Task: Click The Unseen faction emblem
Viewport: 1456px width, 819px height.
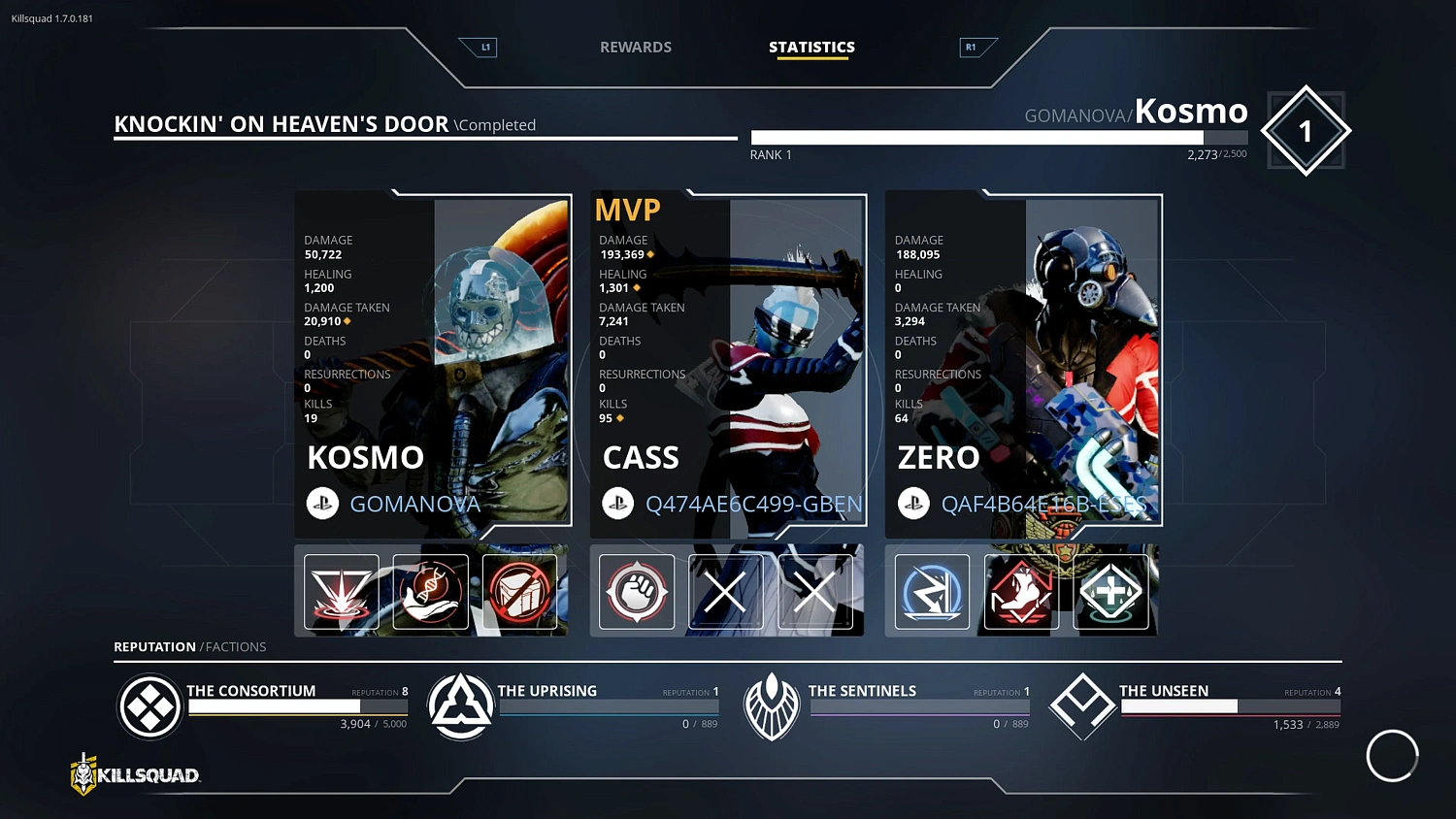Action: (x=1082, y=707)
